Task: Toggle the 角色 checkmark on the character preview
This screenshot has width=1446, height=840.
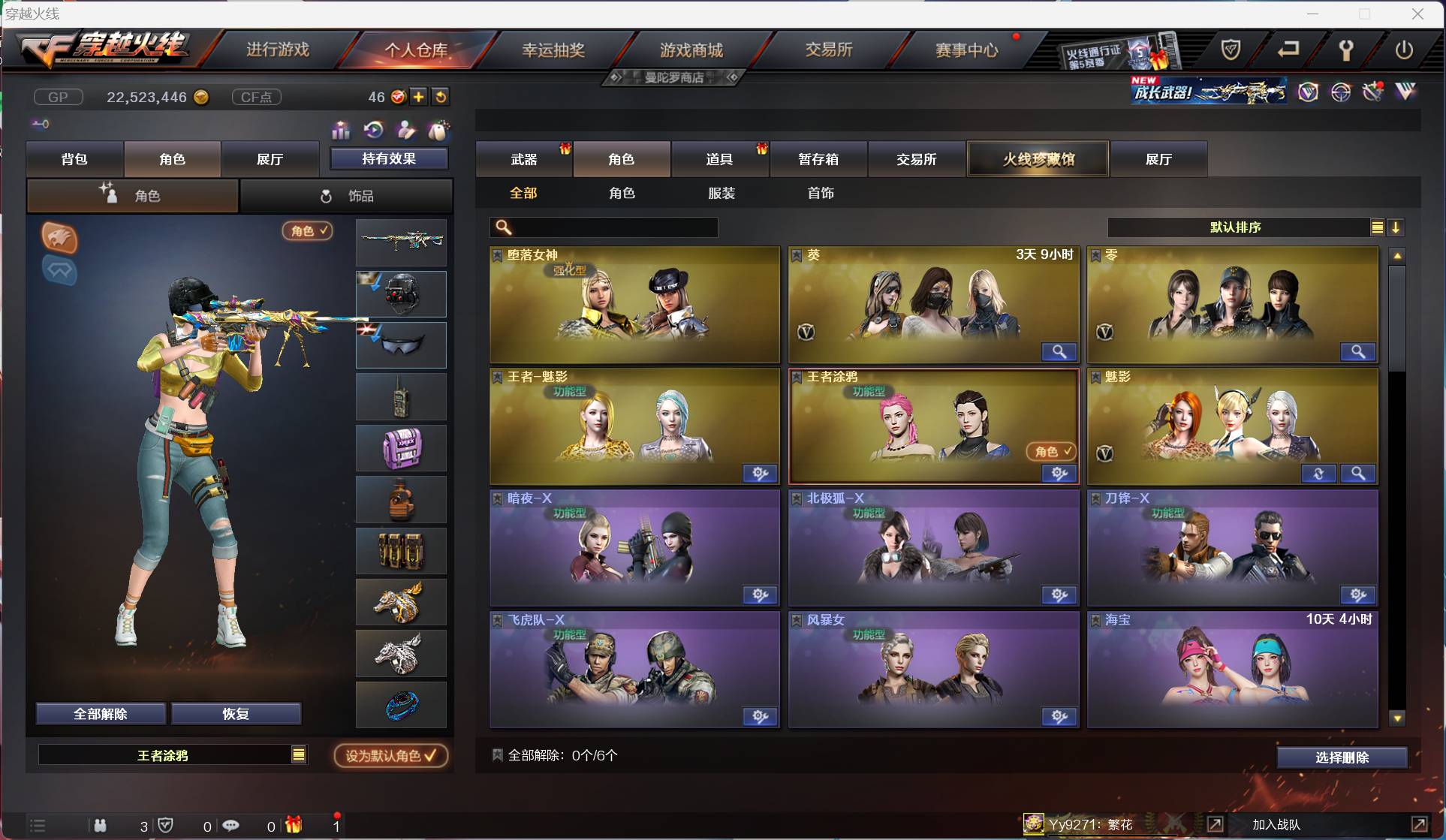Action: pos(308,231)
